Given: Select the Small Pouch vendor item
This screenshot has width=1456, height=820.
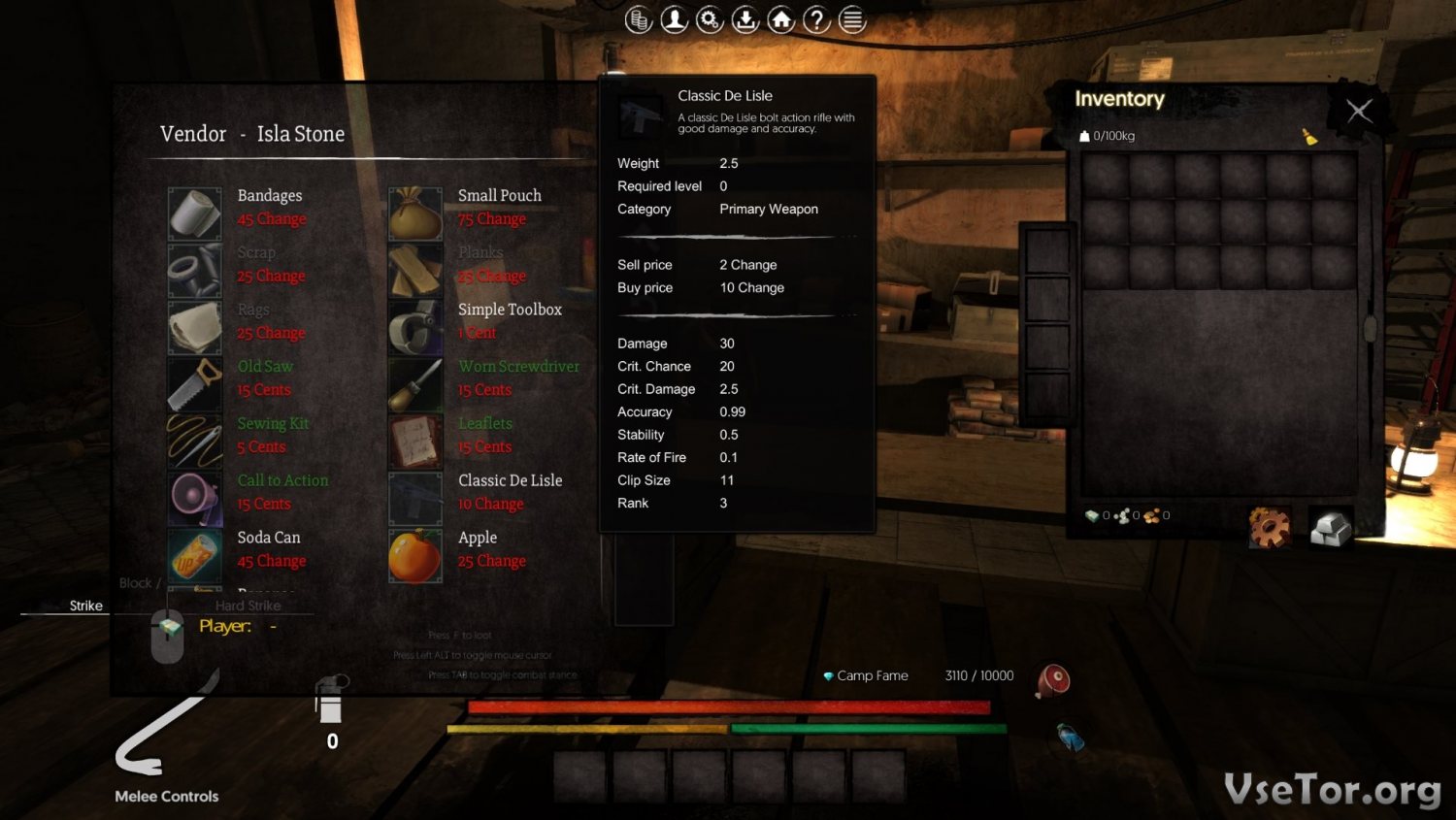Looking at the screenshot, I should click(x=415, y=213).
